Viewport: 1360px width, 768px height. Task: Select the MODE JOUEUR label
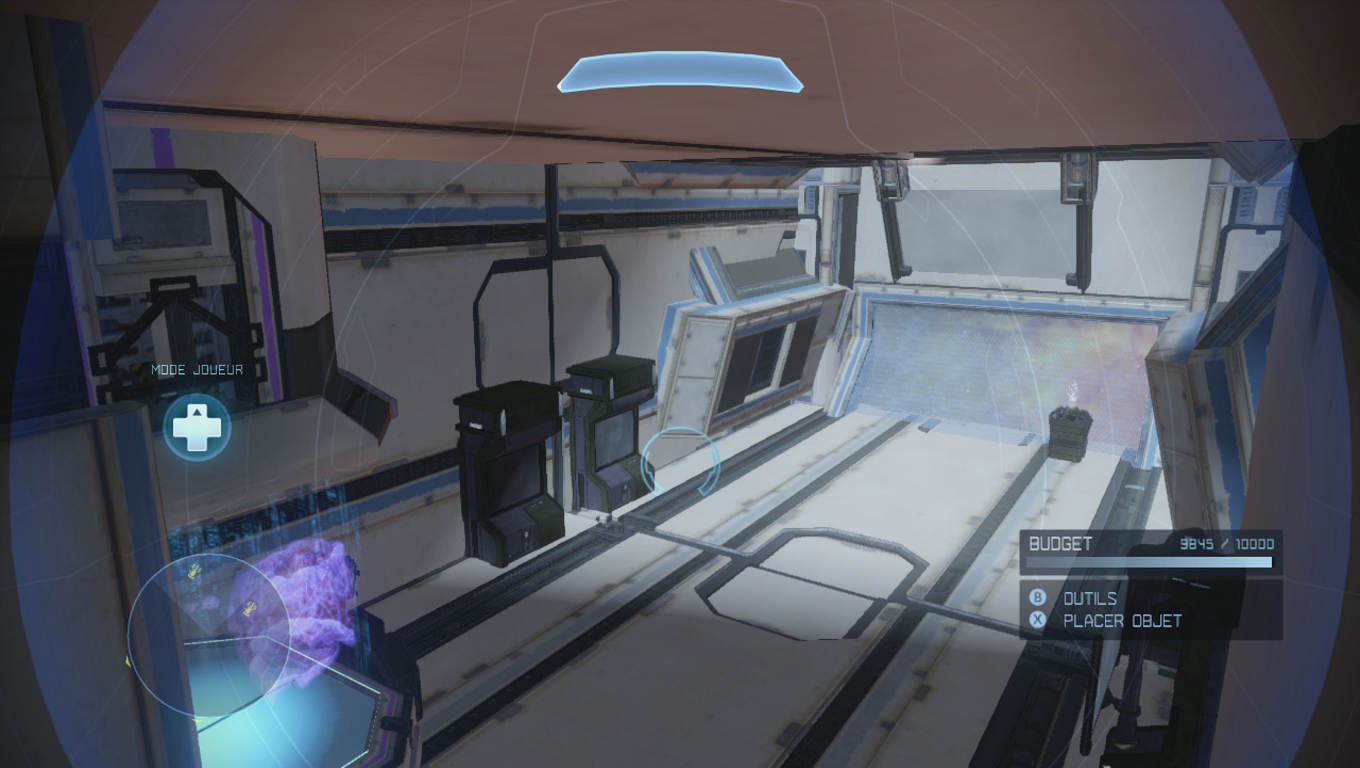point(196,369)
